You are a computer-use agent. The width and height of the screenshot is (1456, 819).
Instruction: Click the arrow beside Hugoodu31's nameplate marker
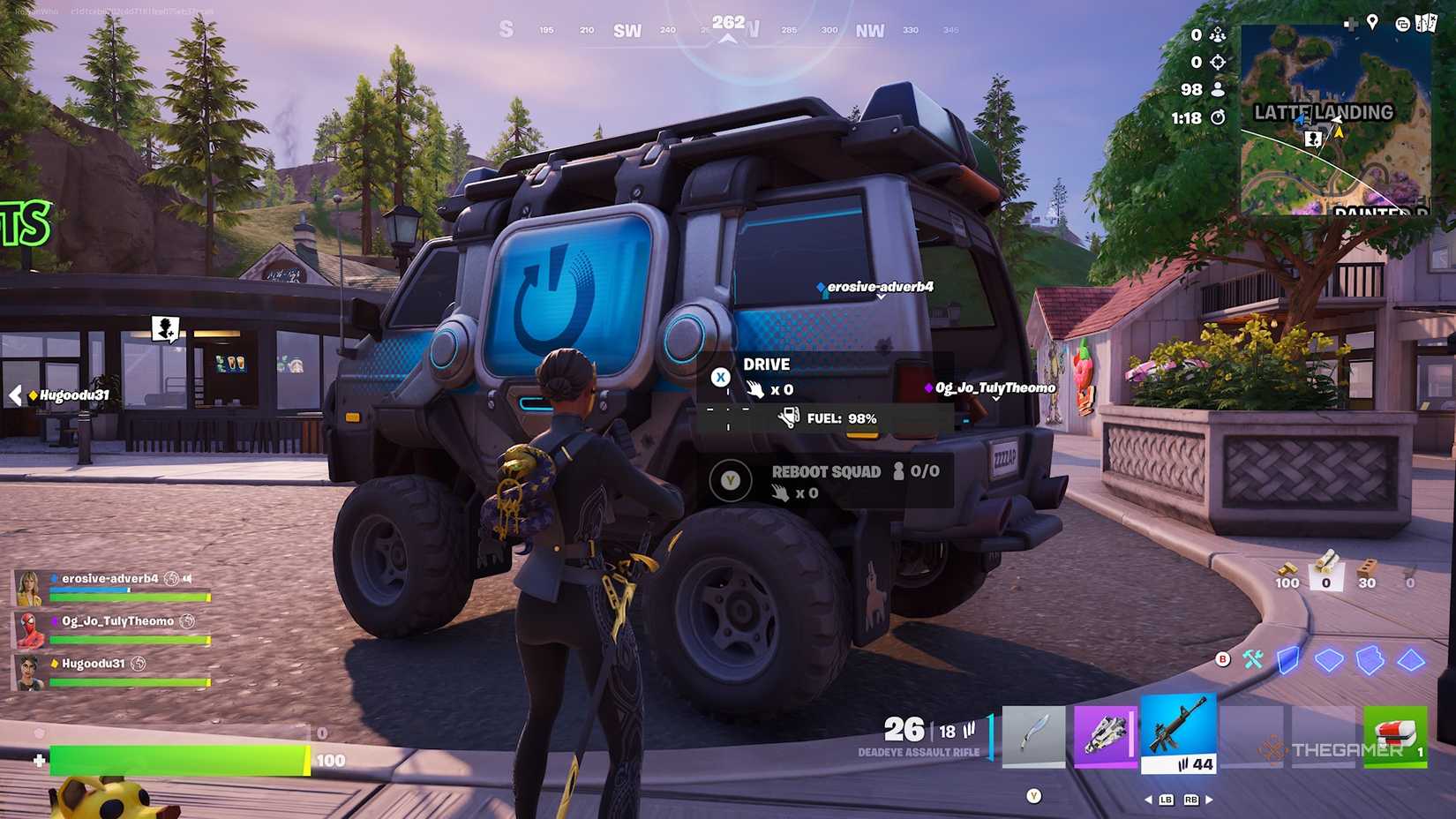click(x=16, y=396)
